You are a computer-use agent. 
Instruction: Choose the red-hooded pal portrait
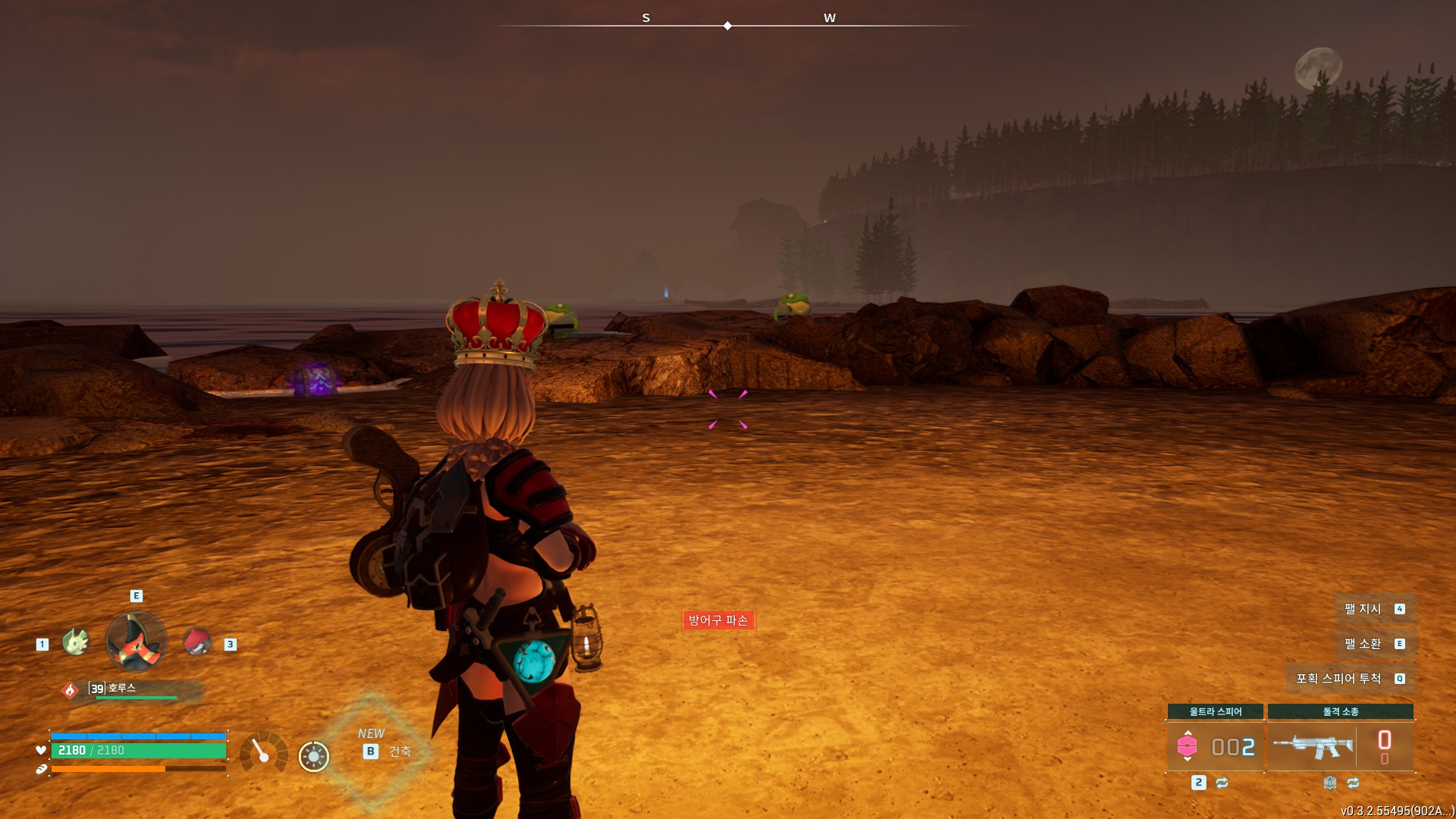[x=197, y=642]
